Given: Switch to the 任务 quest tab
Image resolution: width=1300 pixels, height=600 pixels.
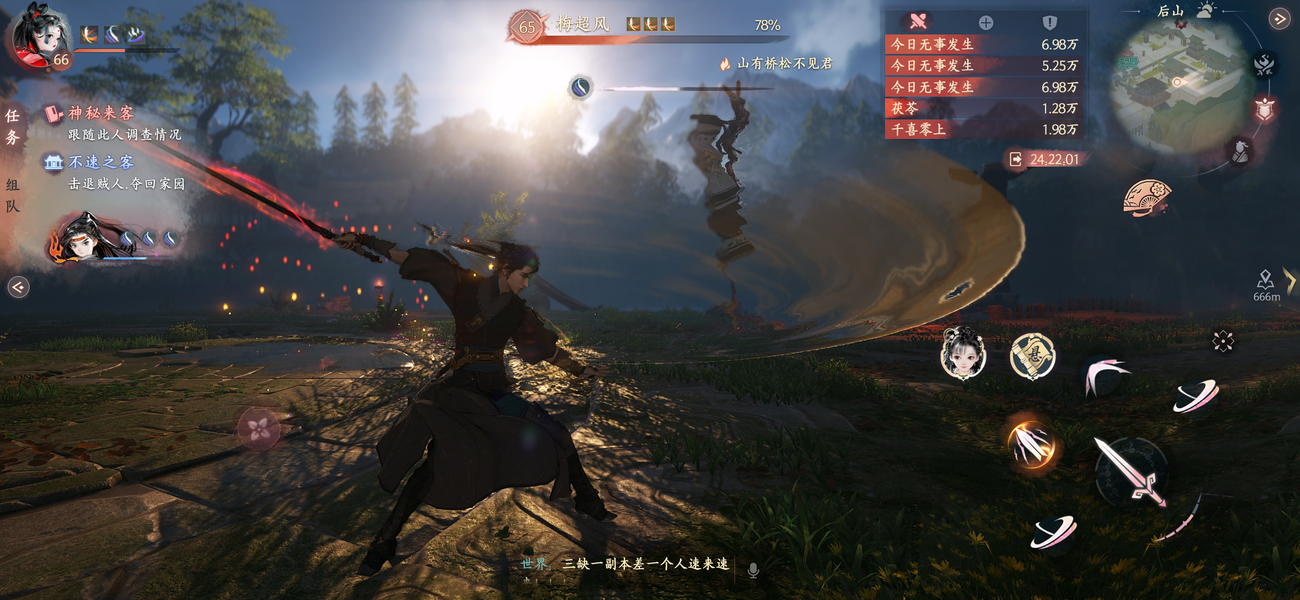Looking at the screenshot, I should click(x=13, y=126).
